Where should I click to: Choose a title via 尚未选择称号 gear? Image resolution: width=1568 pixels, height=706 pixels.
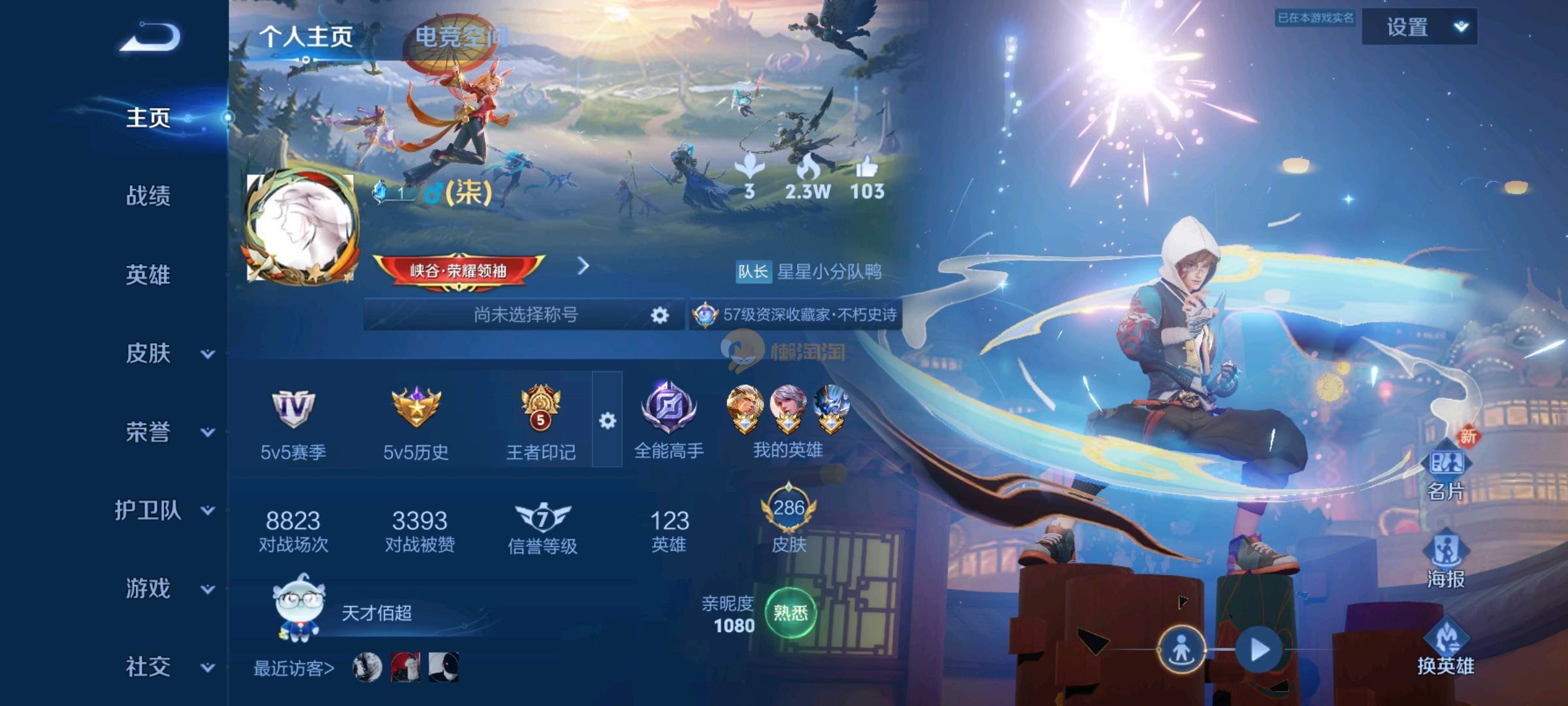[659, 315]
